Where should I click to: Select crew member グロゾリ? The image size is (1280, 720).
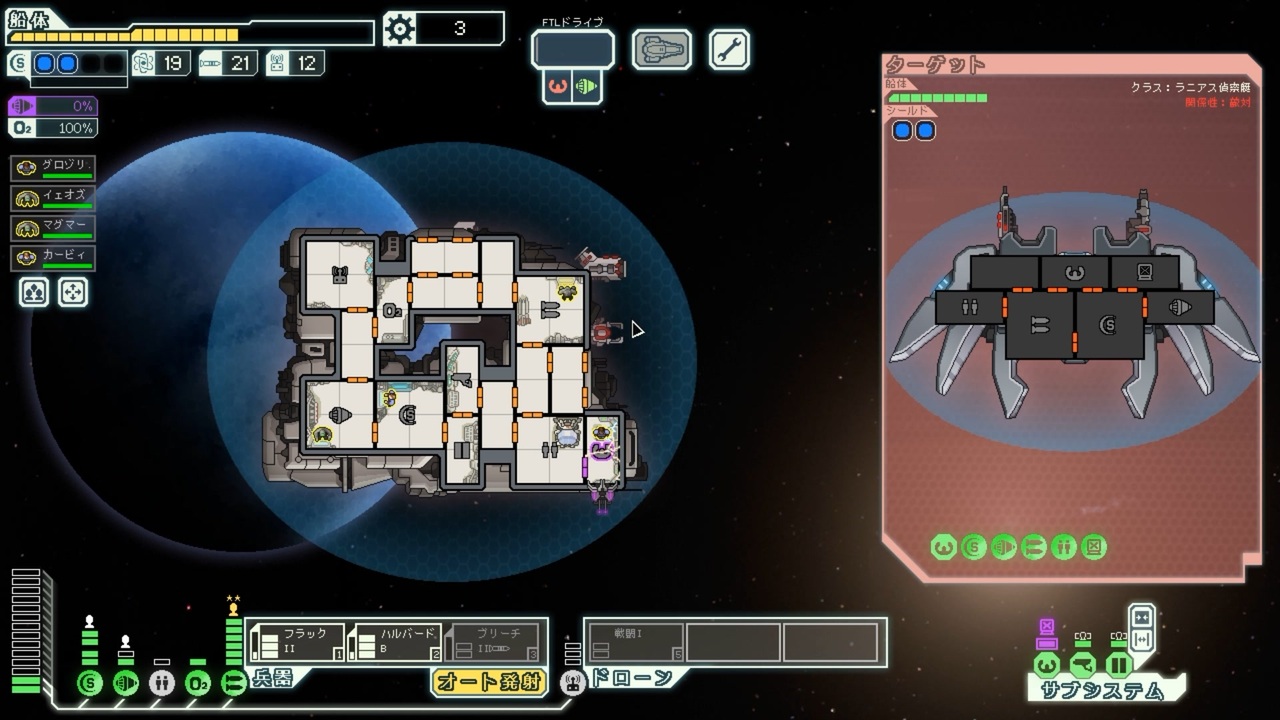(x=54, y=168)
